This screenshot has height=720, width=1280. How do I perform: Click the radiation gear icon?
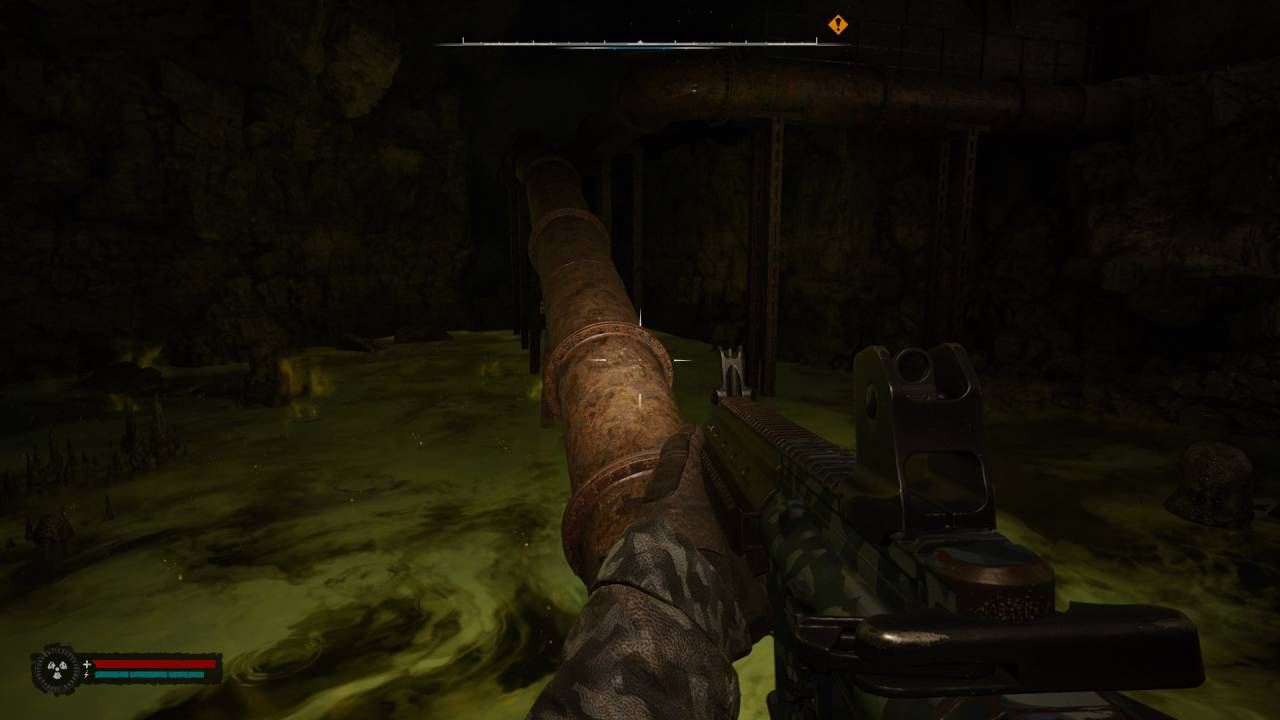tap(56, 669)
